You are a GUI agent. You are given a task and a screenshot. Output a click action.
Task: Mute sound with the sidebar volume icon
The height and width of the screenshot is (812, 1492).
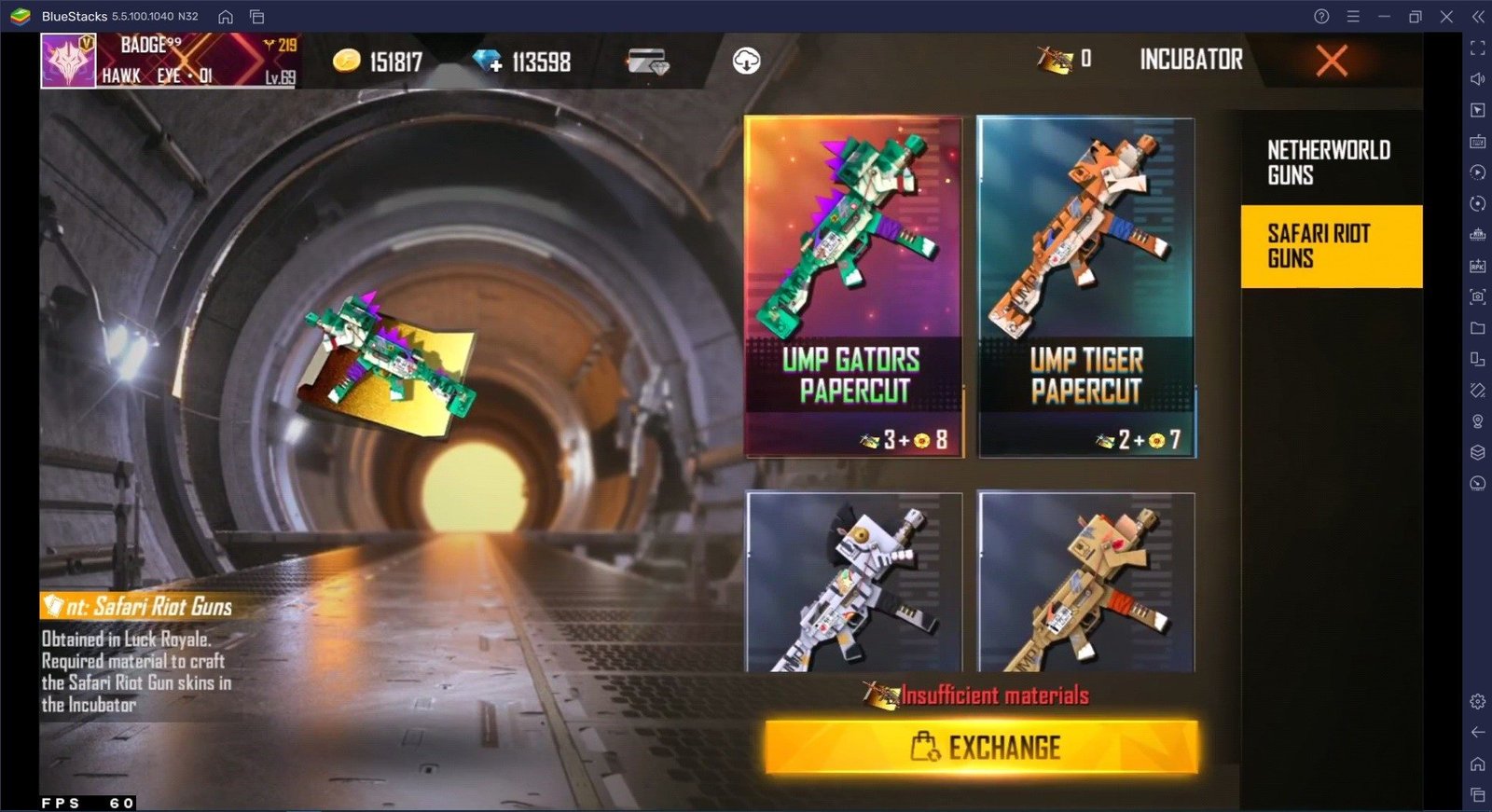tap(1478, 78)
